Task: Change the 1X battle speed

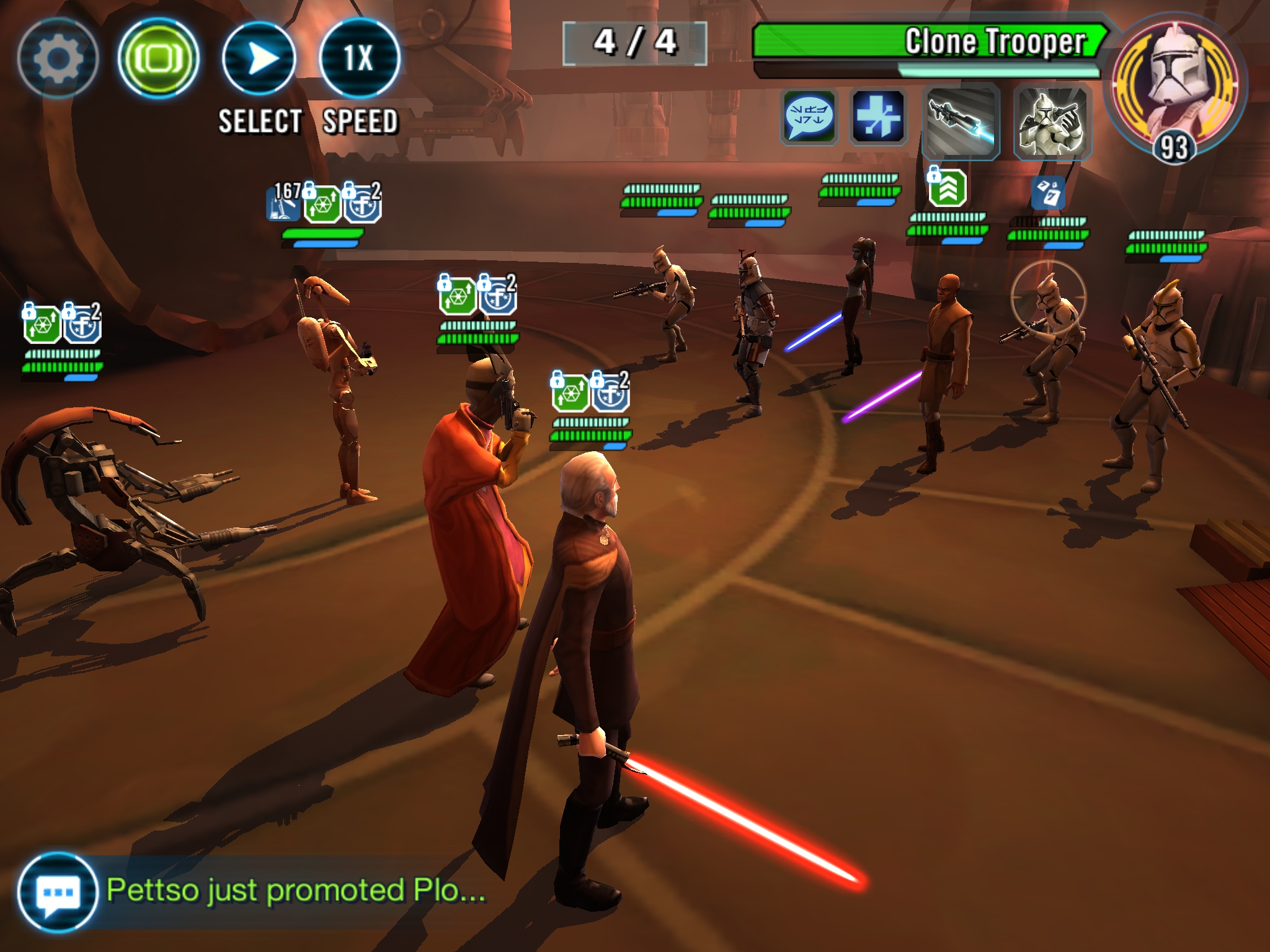Action: (359, 58)
